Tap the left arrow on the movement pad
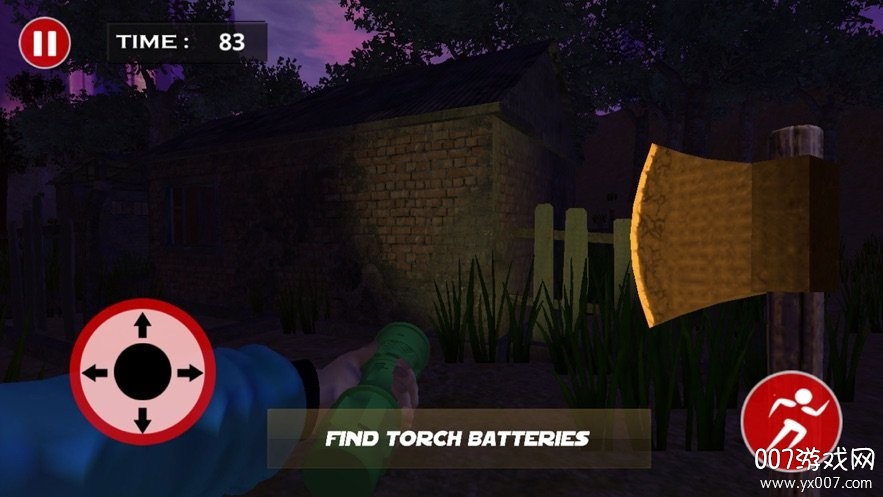The width and height of the screenshot is (883, 497). tap(96, 373)
